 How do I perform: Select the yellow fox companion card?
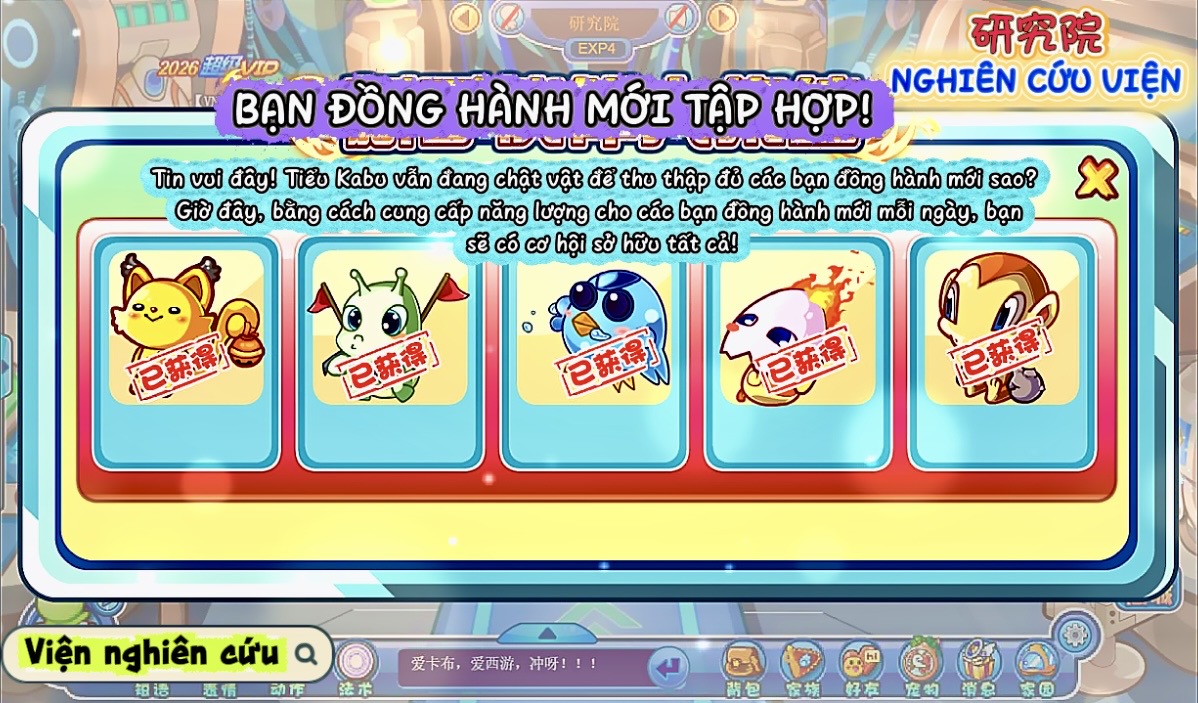click(186, 352)
